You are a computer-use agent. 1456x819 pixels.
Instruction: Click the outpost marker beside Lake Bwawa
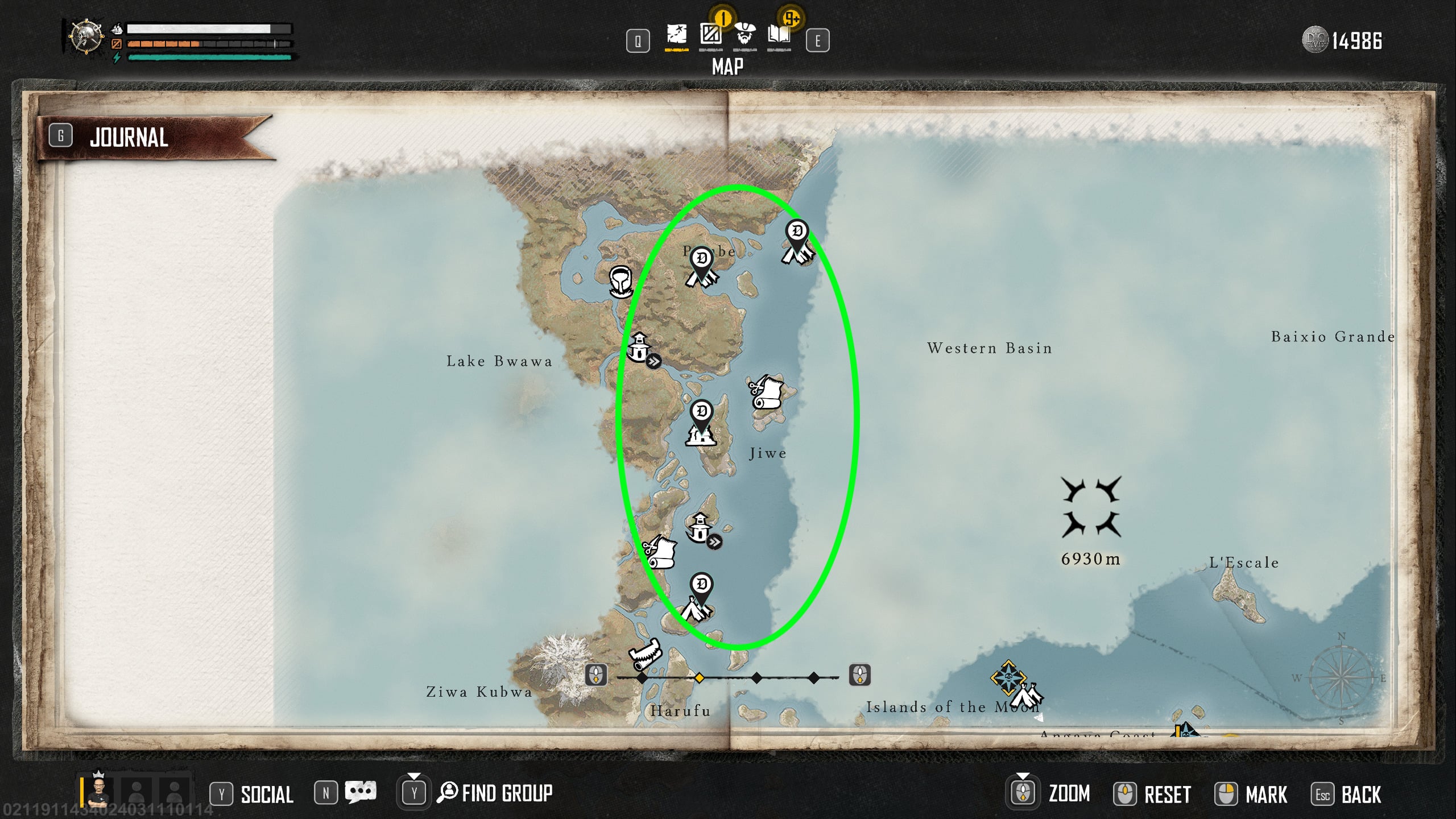640,348
